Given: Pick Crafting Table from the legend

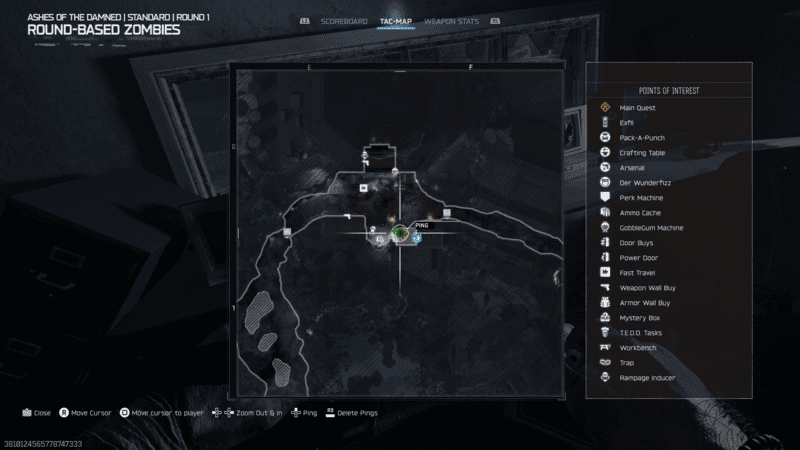Looking at the screenshot, I should pos(641,152).
